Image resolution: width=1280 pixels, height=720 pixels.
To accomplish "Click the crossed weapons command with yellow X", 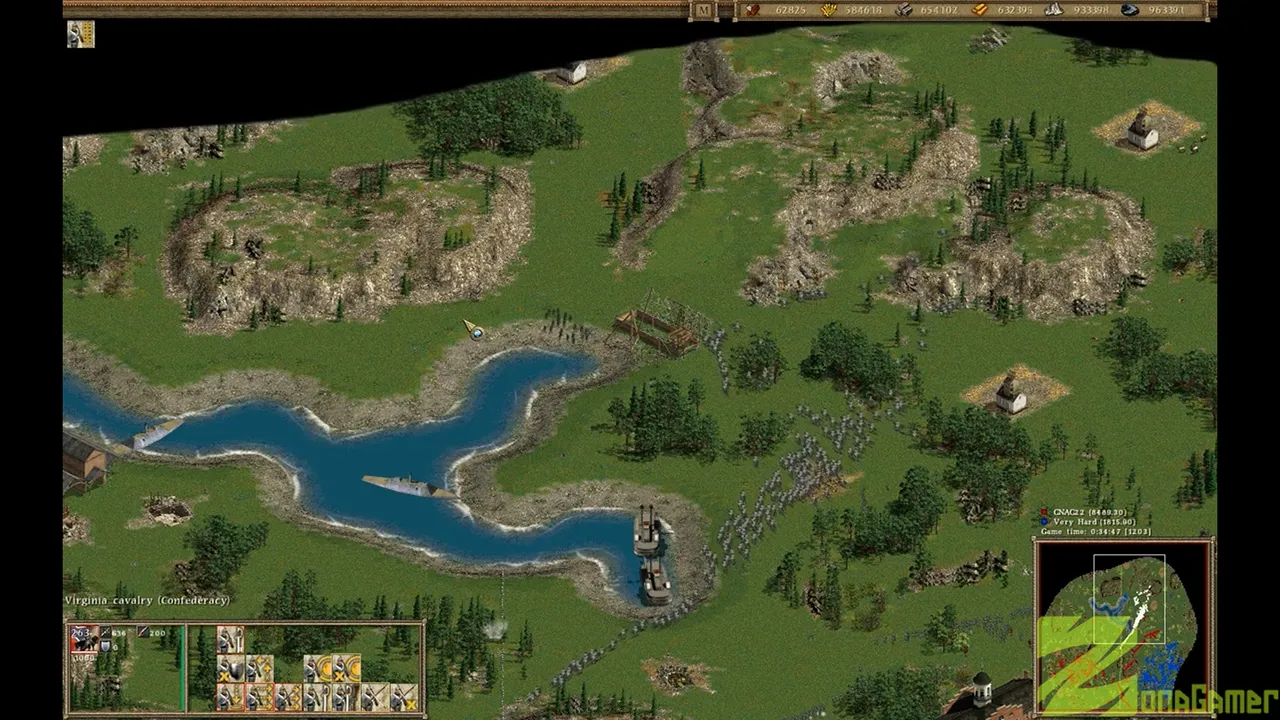I will pos(403,696).
